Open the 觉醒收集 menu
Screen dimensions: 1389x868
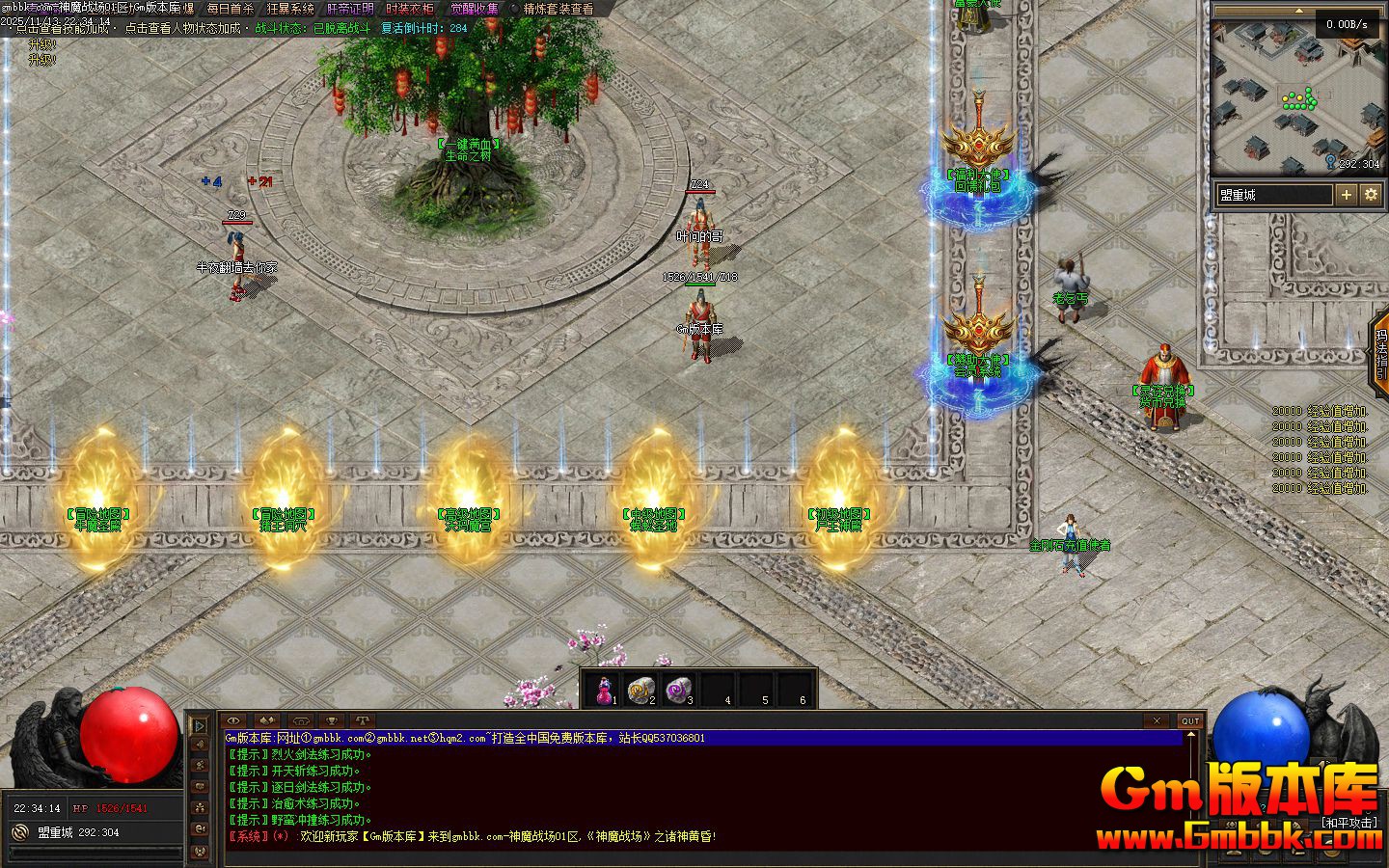click(x=475, y=9)
